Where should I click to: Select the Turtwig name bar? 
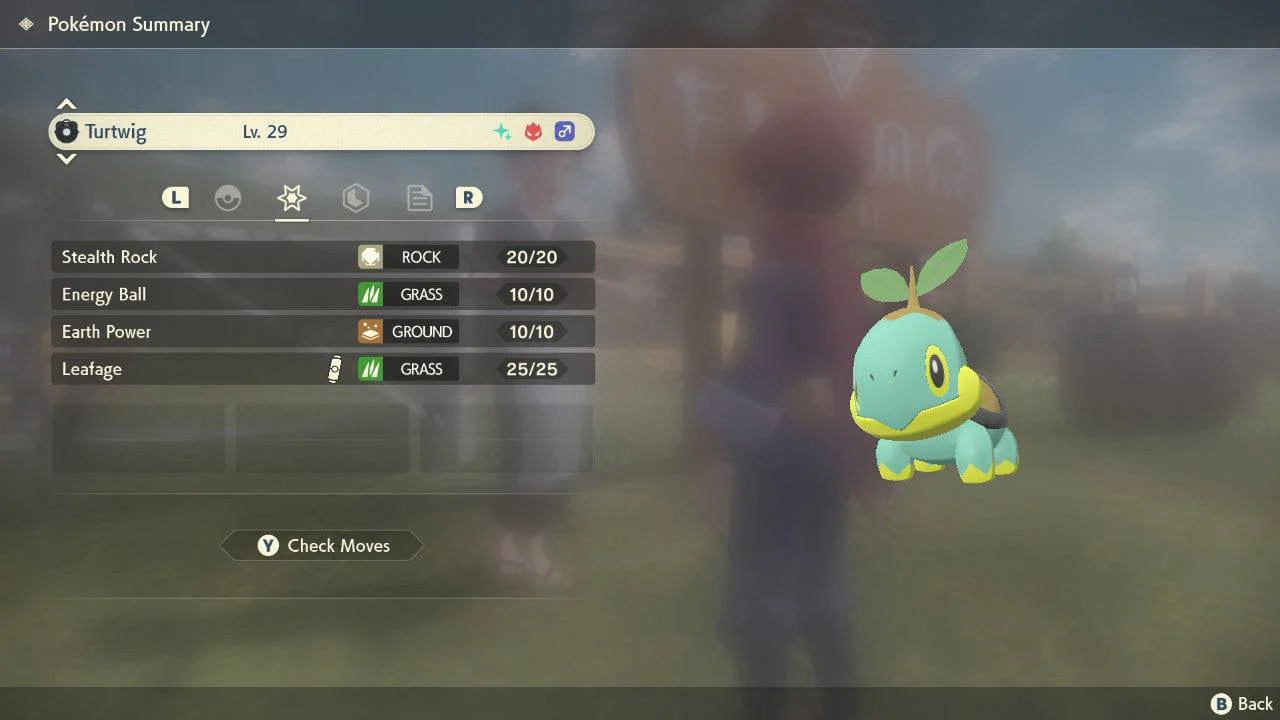(322, 132)
